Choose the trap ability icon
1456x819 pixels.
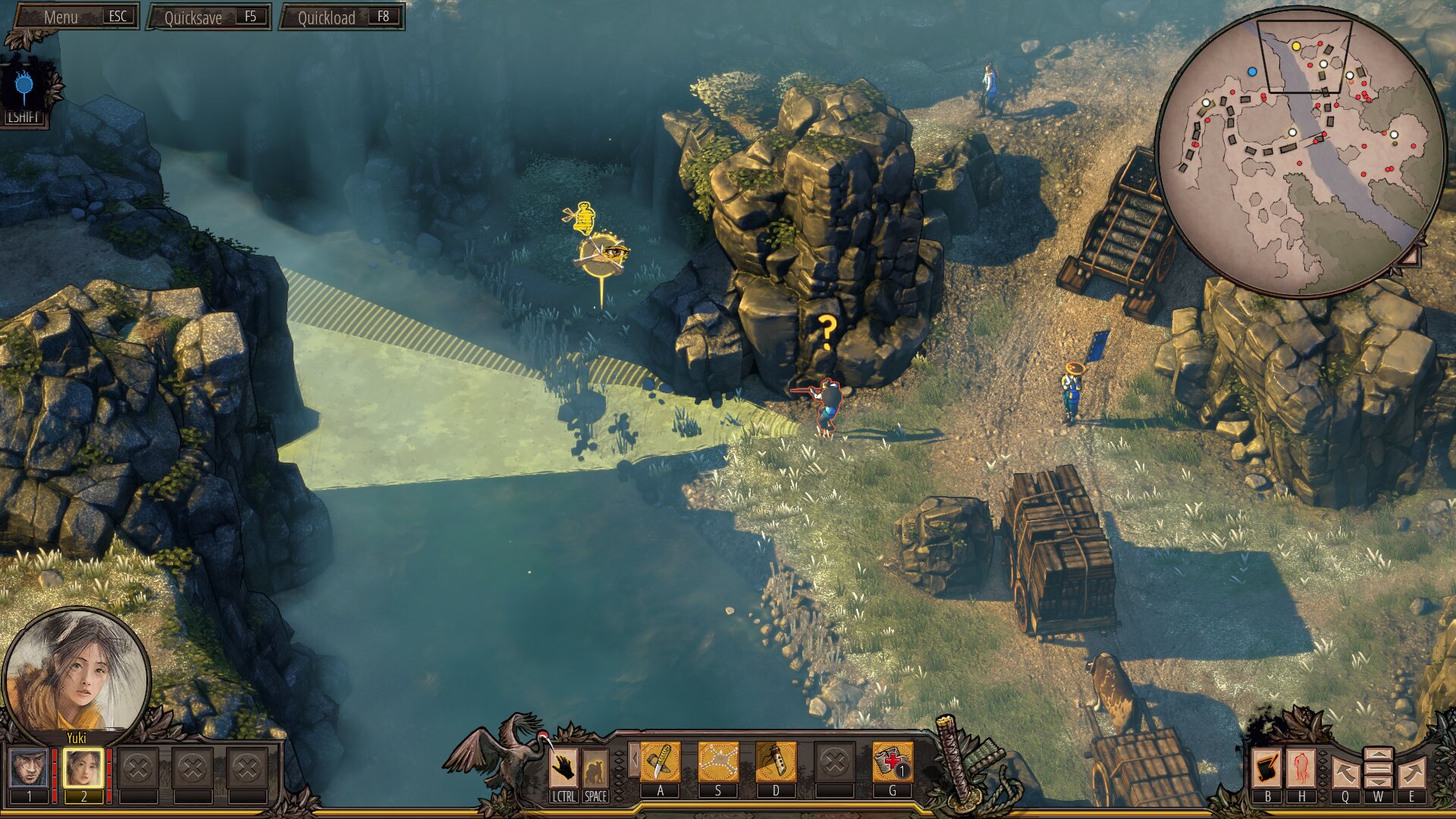coord(717,762)
